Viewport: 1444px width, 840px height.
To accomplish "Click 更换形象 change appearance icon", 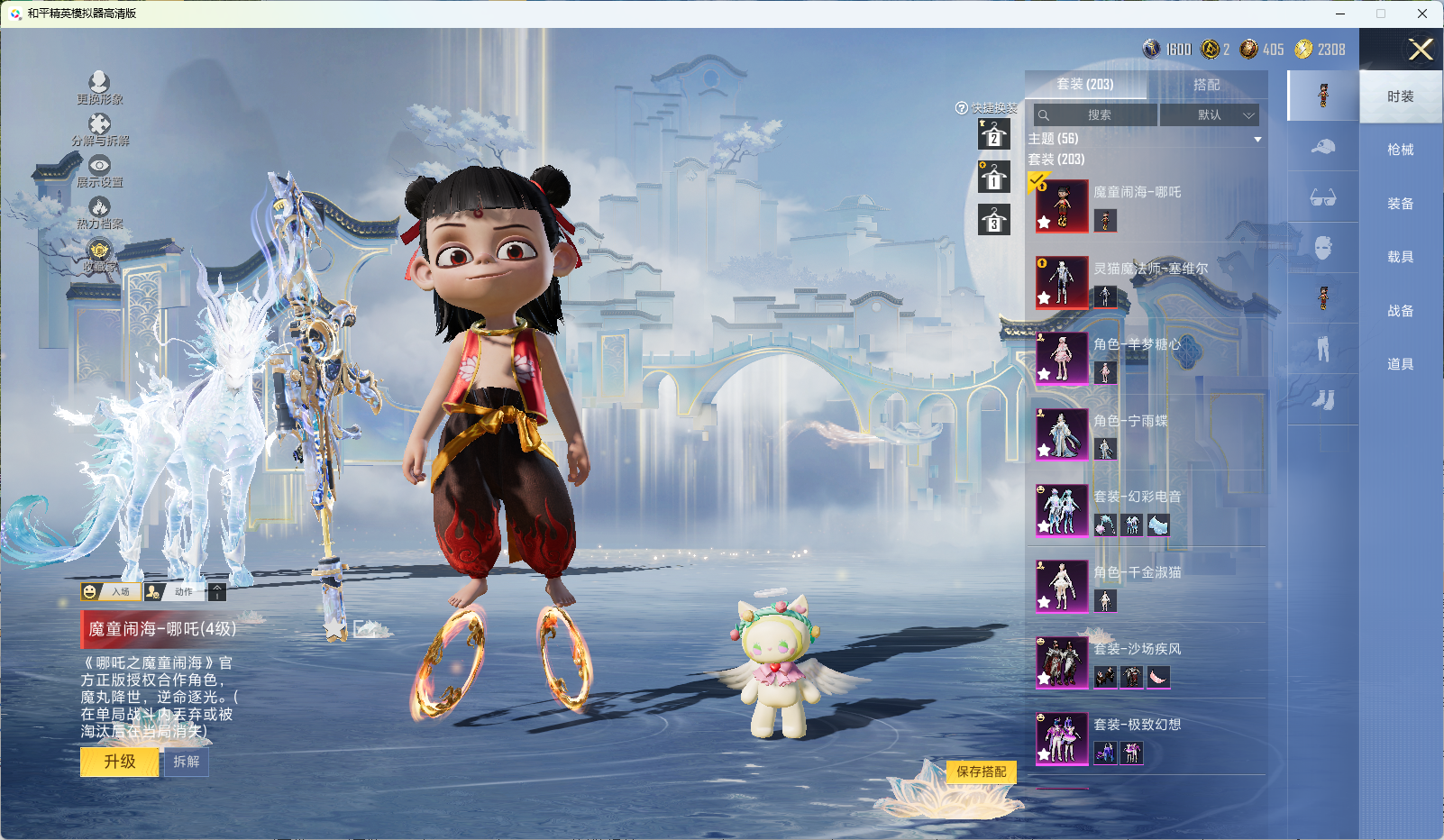I will coord(99,87).
